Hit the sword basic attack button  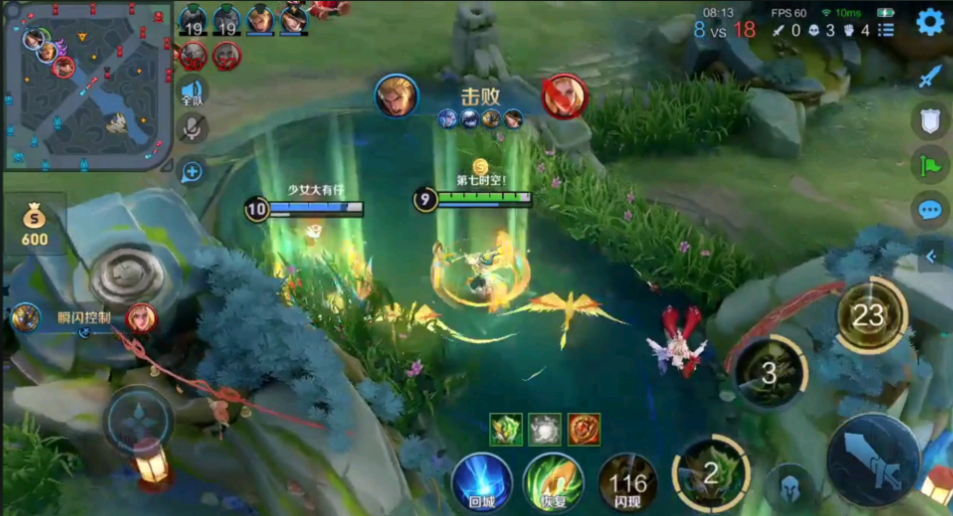click(872, 458)
